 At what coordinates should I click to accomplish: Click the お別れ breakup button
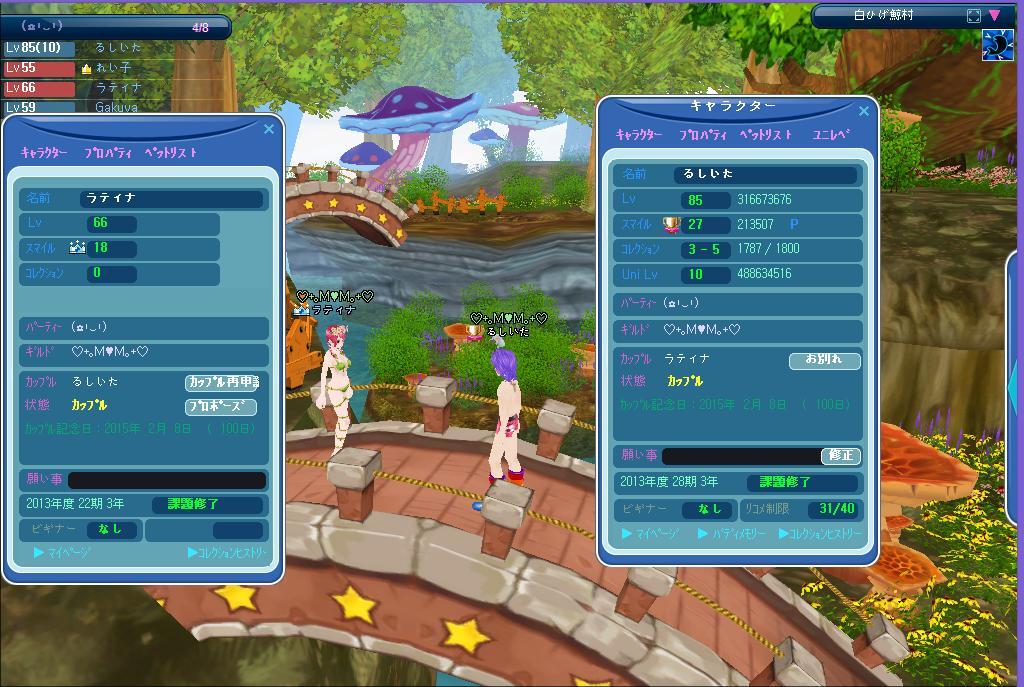tap(824, 360)
